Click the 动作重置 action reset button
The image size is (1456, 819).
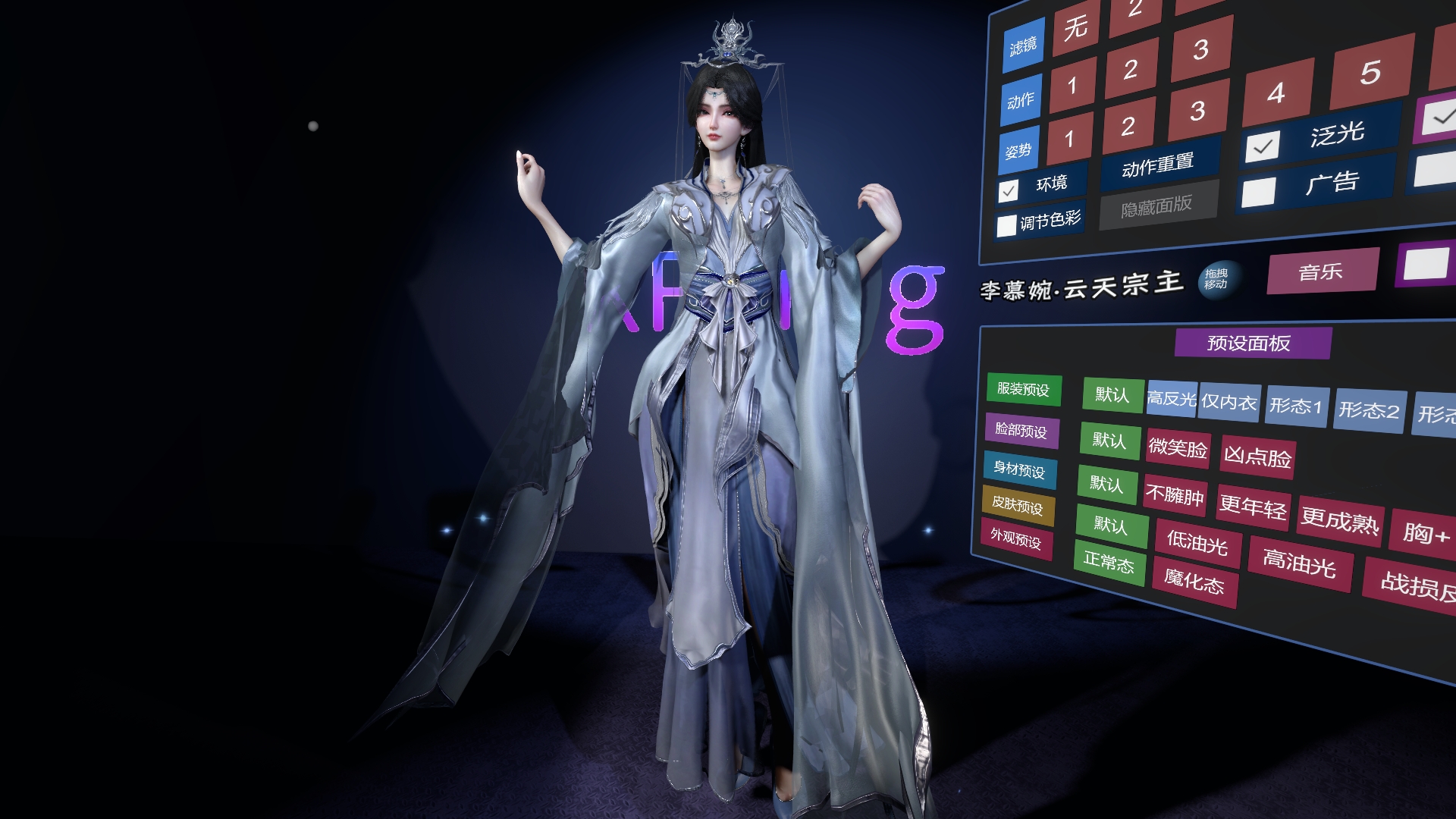tap(1156, 166)
